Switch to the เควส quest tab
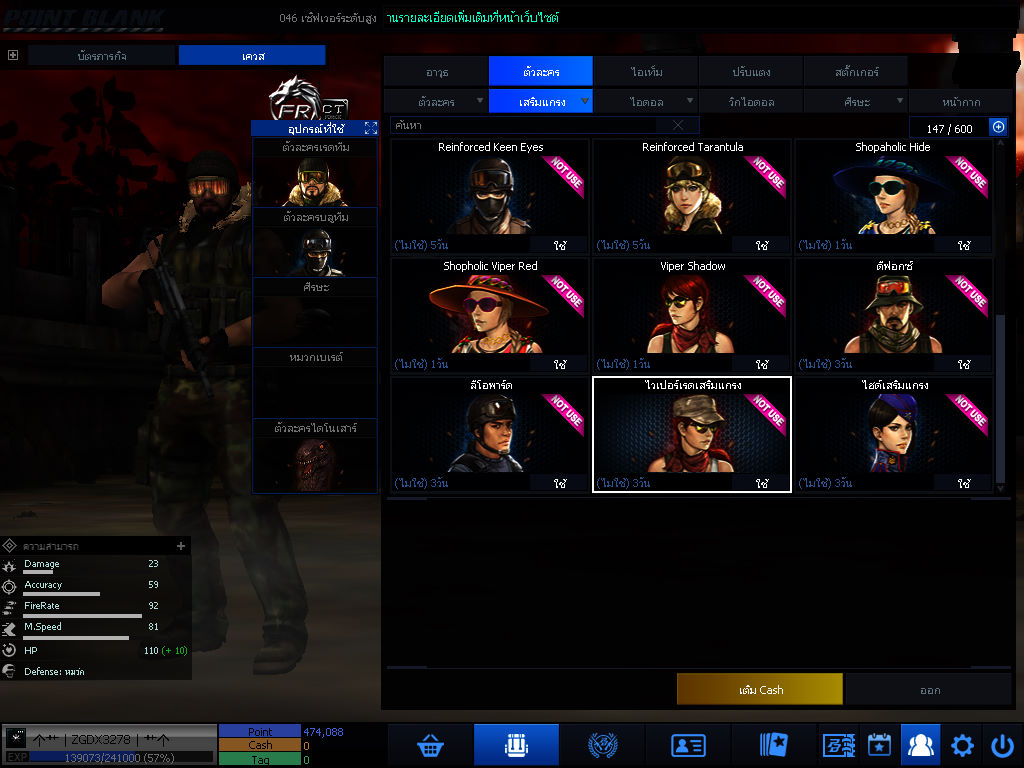 click(x=253, y=56)
